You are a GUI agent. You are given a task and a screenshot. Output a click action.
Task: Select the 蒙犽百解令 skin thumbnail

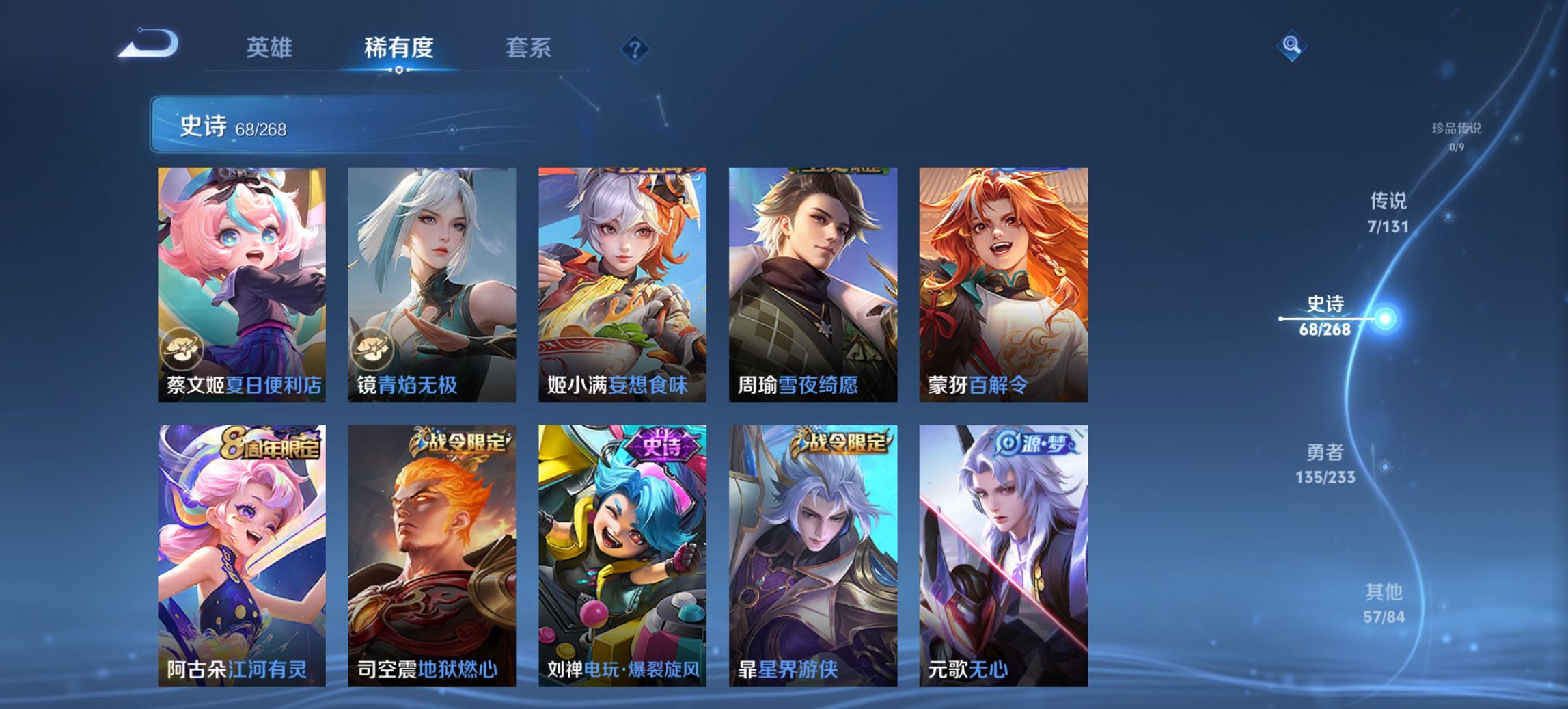pyautogui.click(x=995, y=280)
